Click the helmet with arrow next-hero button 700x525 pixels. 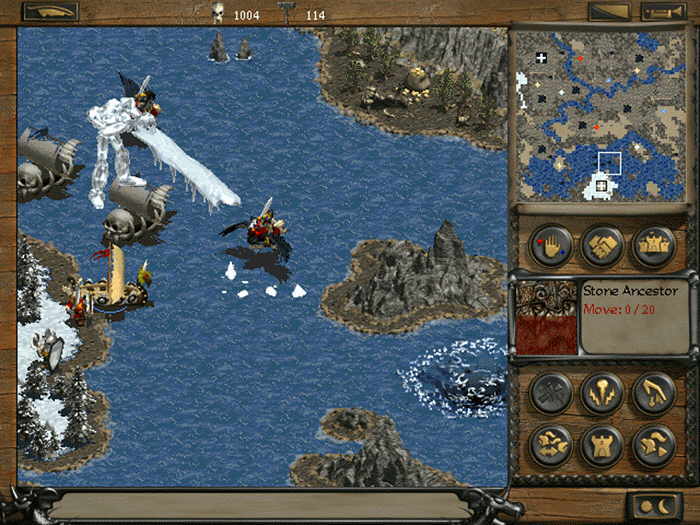(653, 445)
